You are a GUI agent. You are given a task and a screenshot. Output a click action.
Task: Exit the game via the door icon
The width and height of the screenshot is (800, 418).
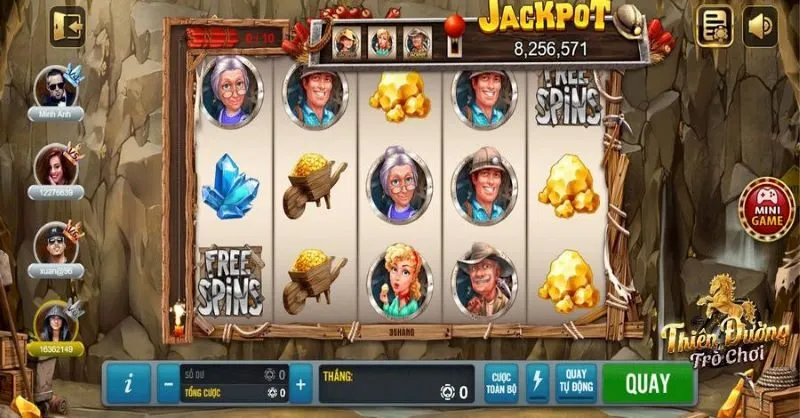pyautogui.click(x=69, y=25)
